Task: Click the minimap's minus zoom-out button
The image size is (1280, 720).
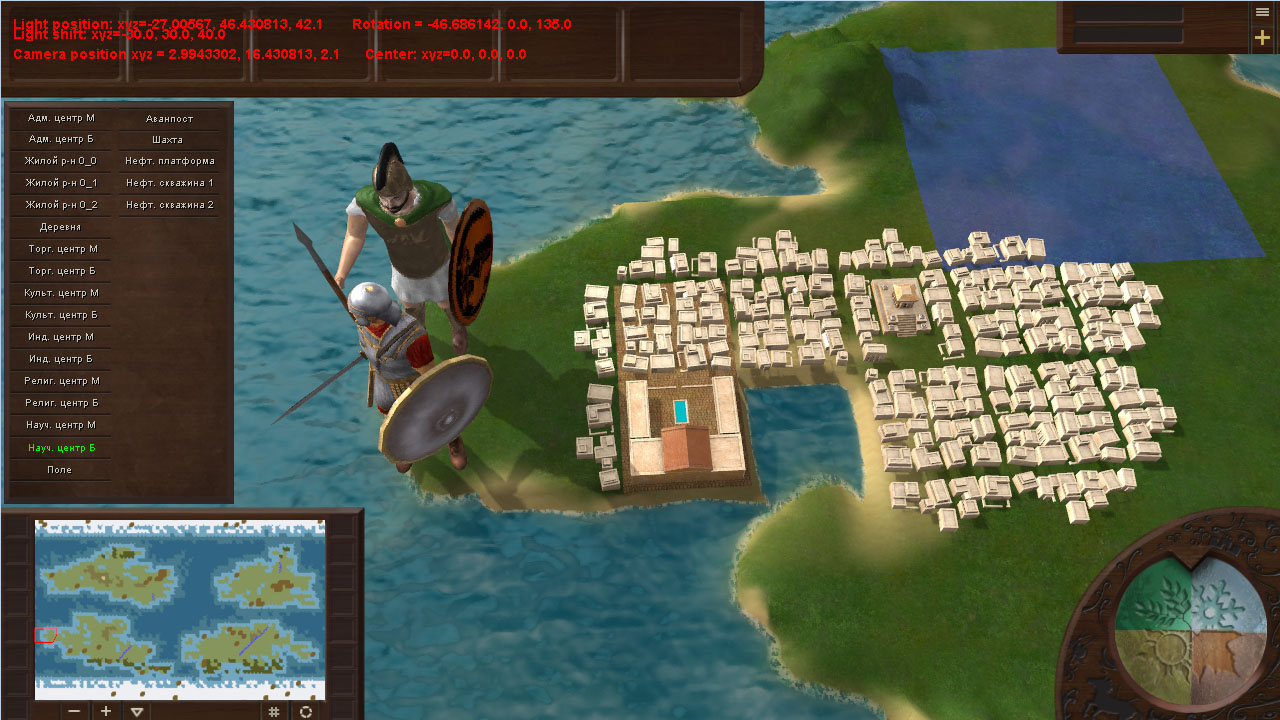Action: pyautogui.click(x=74, y=711)
